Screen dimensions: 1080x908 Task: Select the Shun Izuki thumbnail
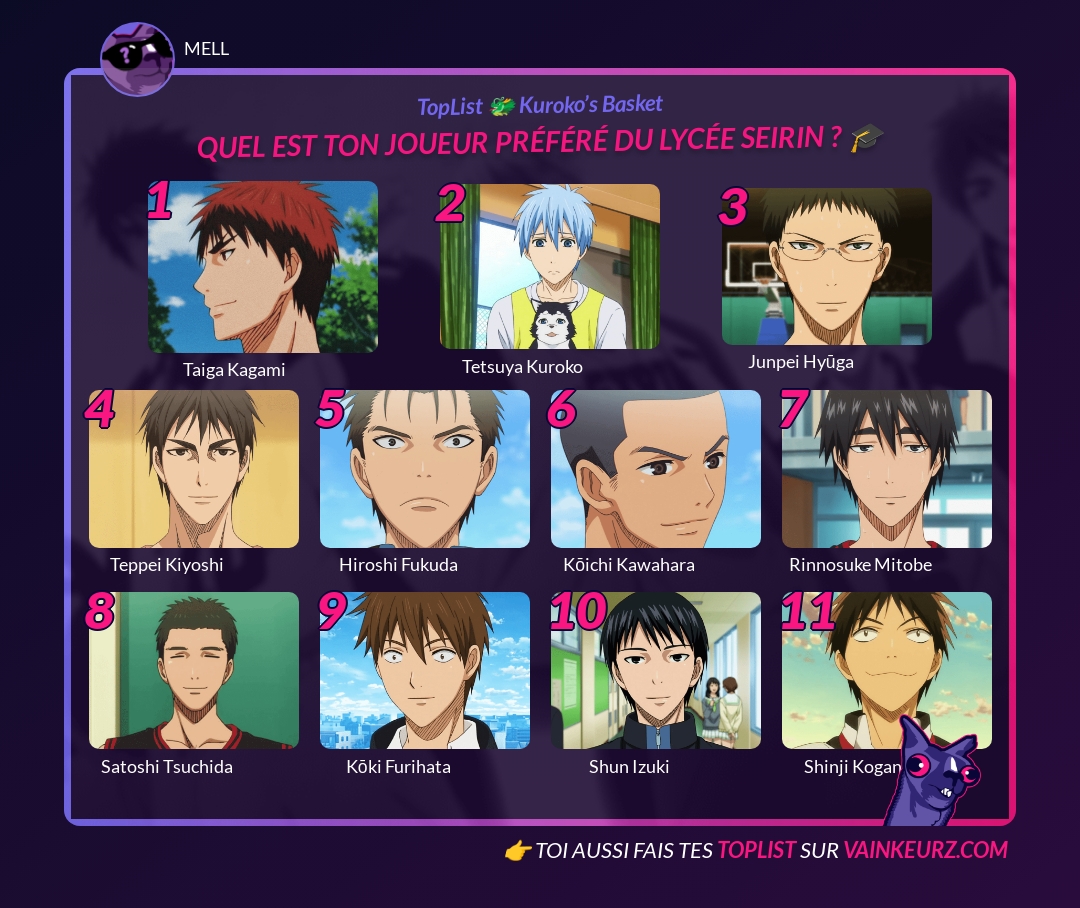[x=656, y=670]
